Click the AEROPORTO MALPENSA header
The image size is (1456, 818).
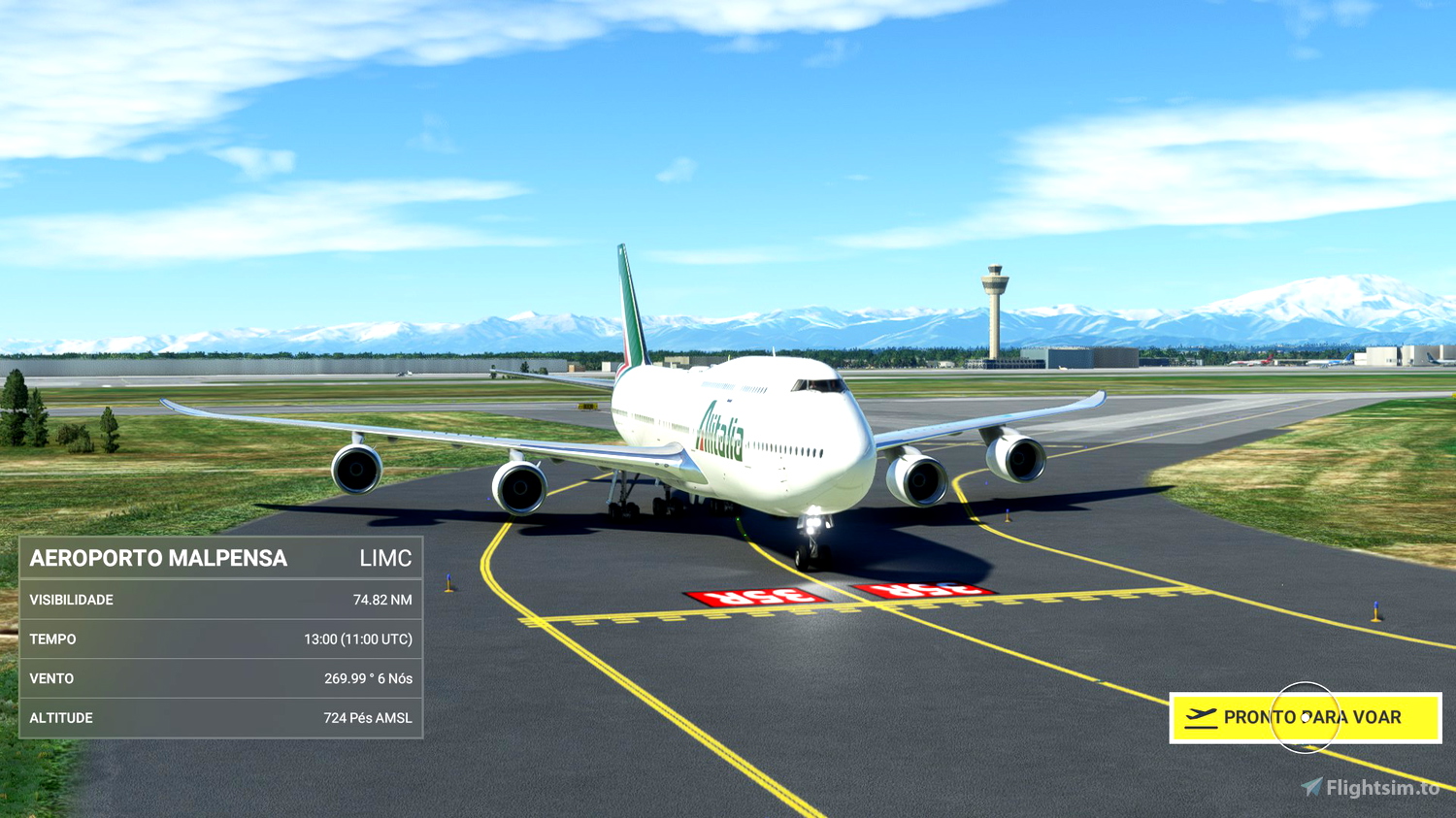tap(158, 558)
